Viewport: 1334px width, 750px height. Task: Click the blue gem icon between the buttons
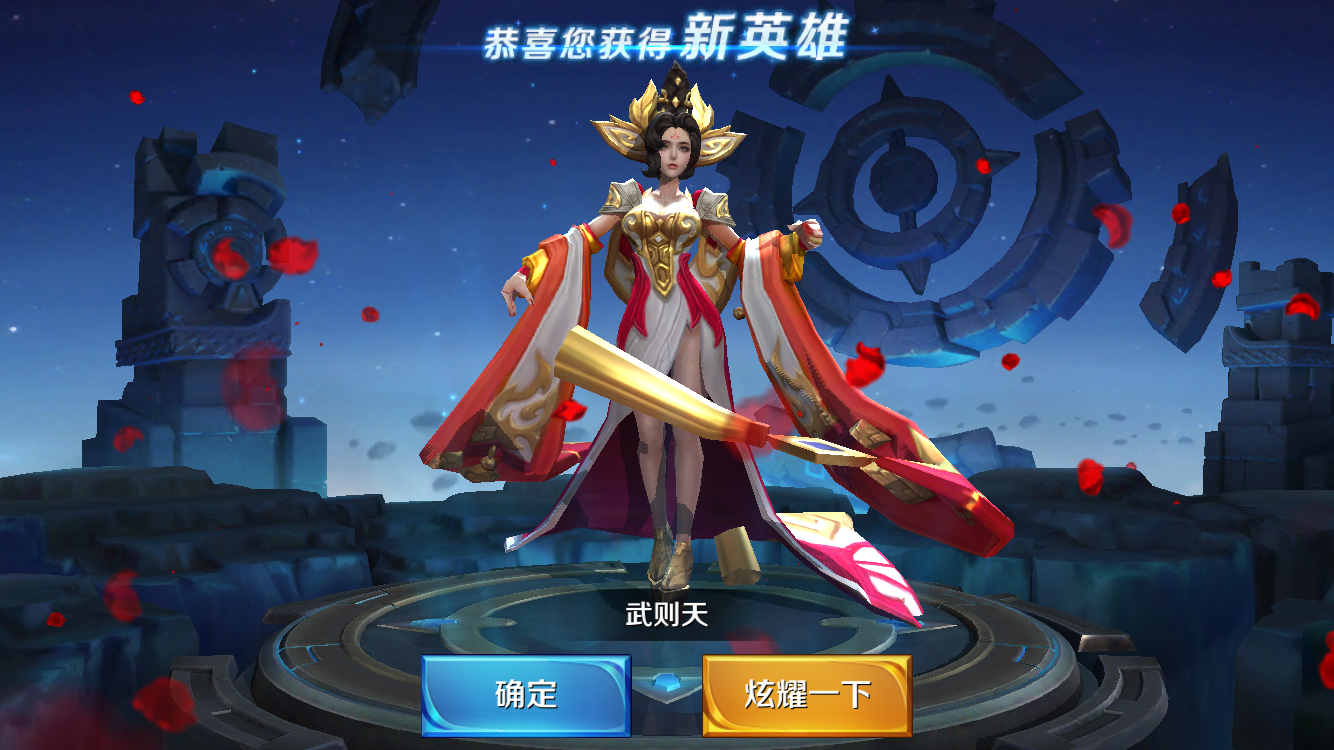(666, 680)
